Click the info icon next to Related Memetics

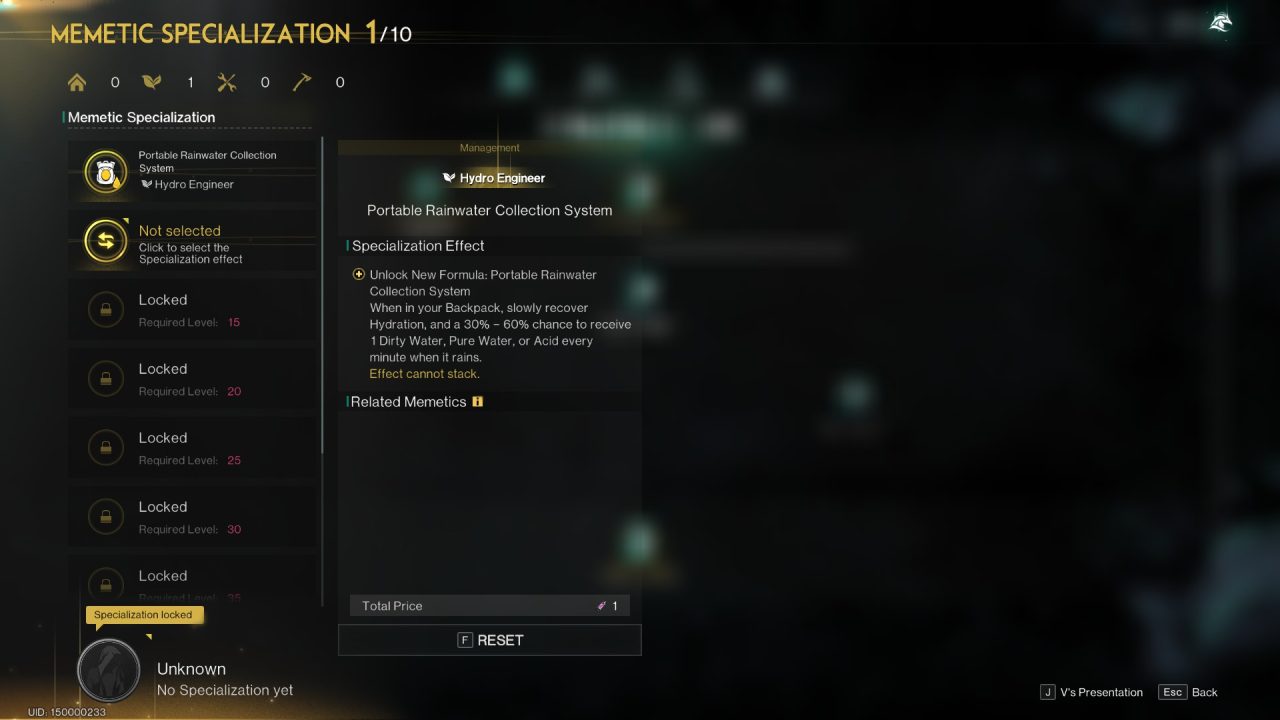click(x=477, y=401)
